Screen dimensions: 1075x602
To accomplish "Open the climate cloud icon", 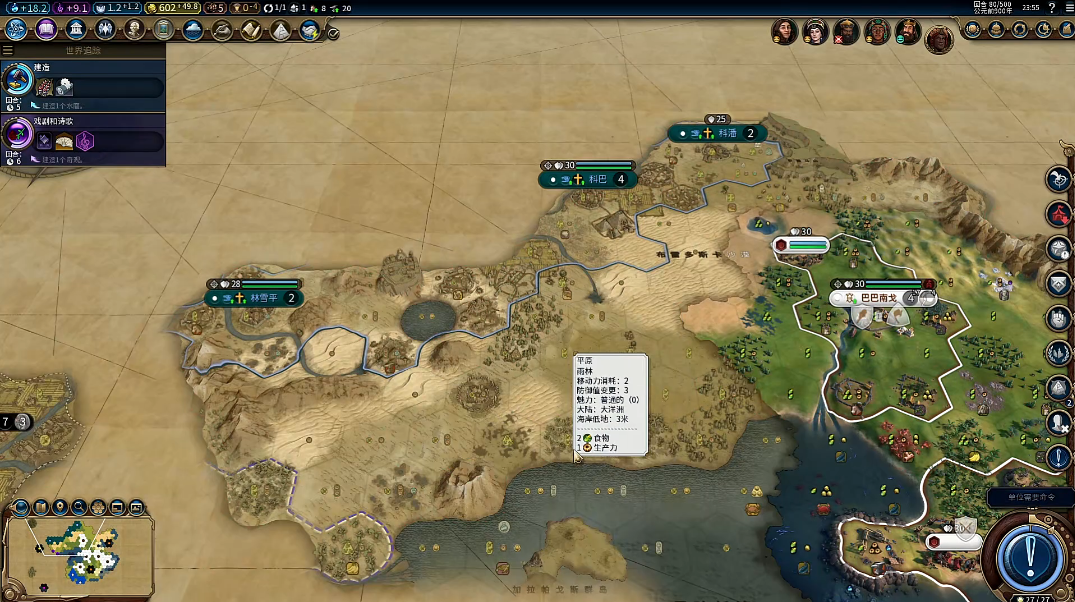I will [x=193, y=29].
